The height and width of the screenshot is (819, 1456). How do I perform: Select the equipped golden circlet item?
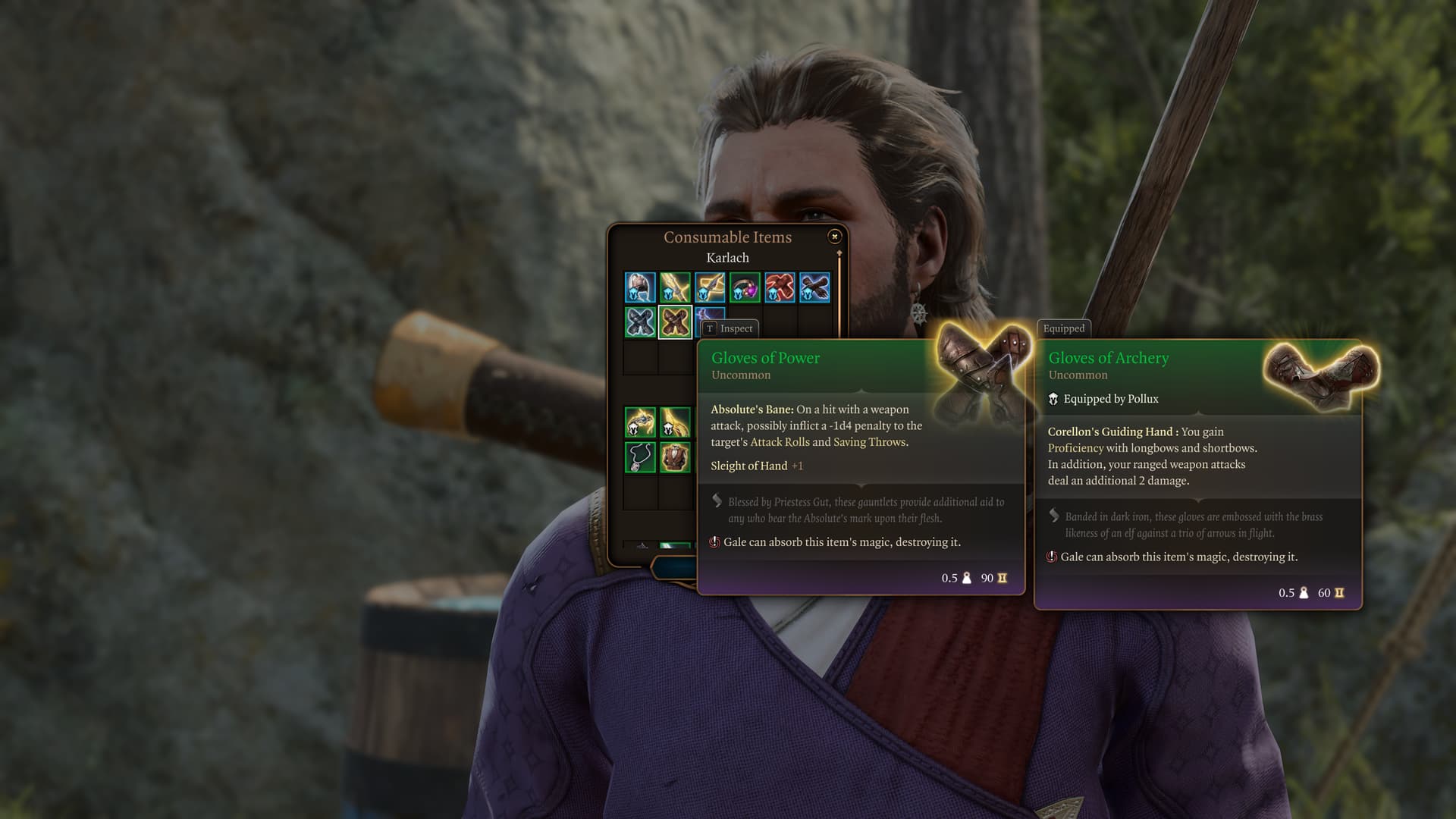[x=640, y=422]
